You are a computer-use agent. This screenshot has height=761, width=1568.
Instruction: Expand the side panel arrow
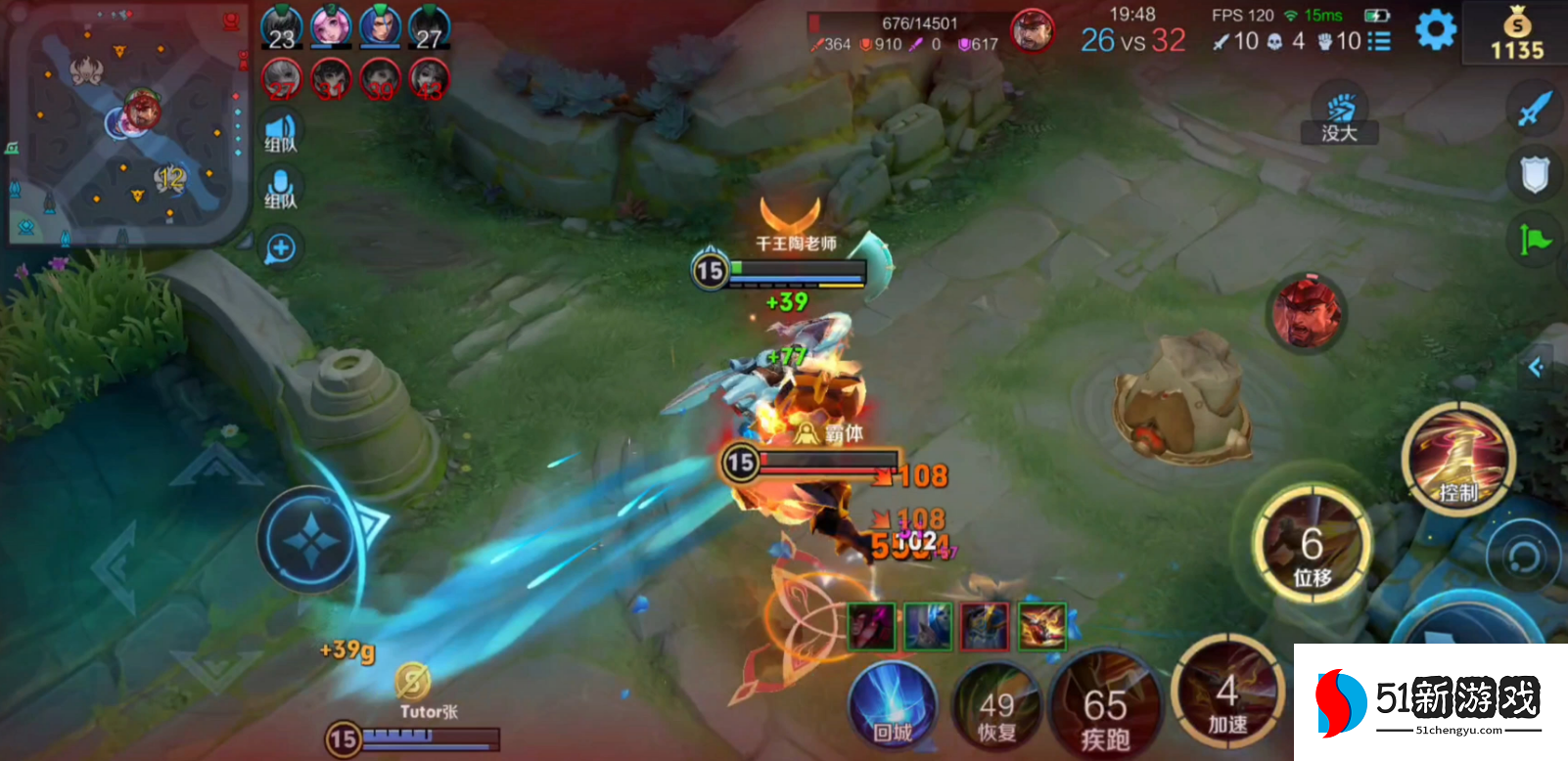(1537, 368)
